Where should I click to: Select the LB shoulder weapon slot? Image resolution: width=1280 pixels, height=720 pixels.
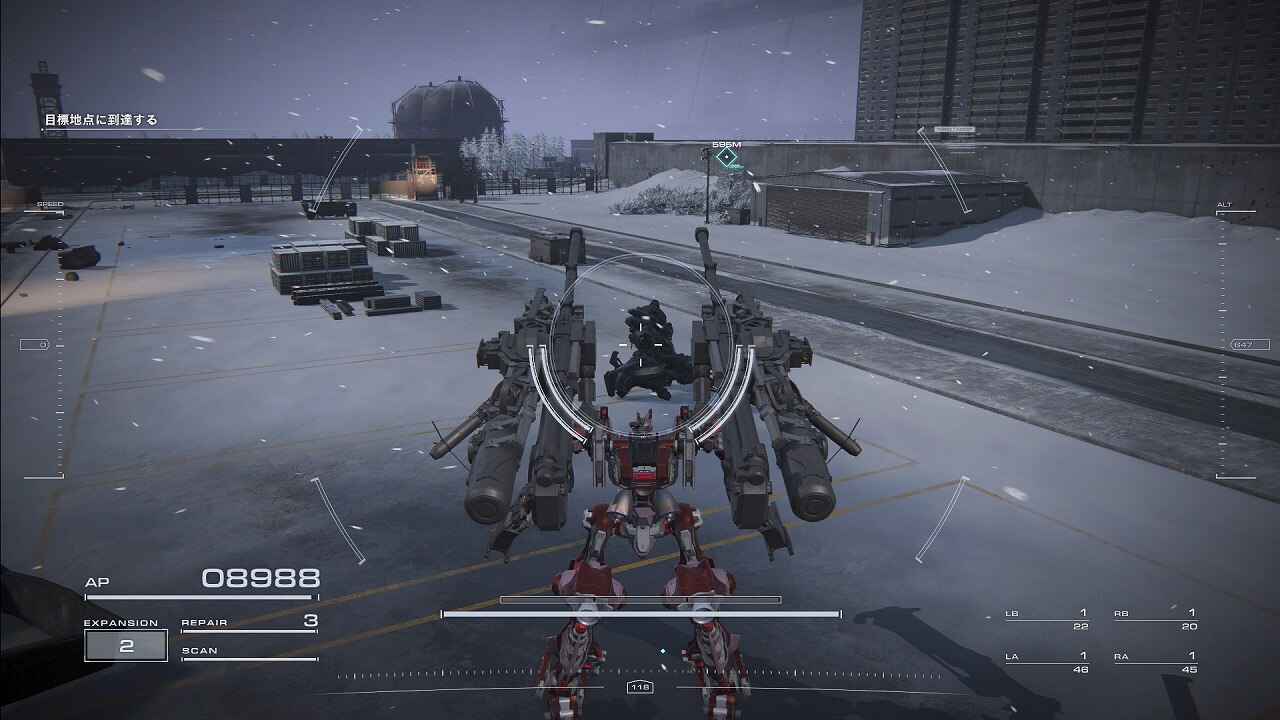(x=1047, y=619)
